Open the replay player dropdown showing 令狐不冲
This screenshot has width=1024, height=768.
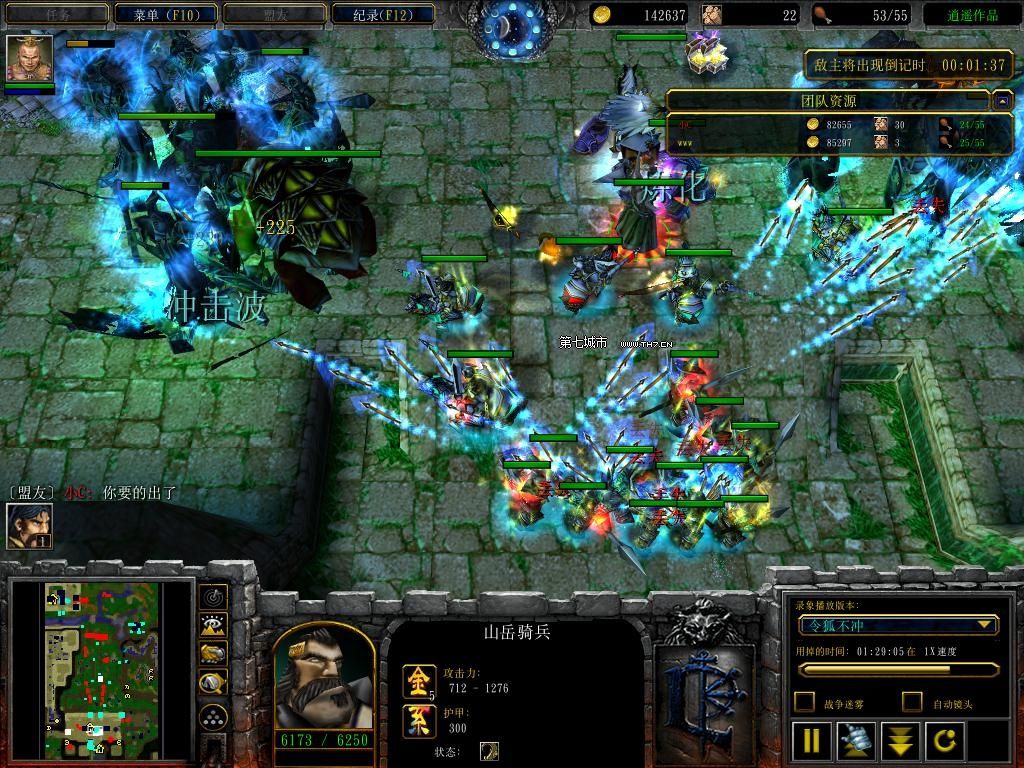tap(898, 625)
